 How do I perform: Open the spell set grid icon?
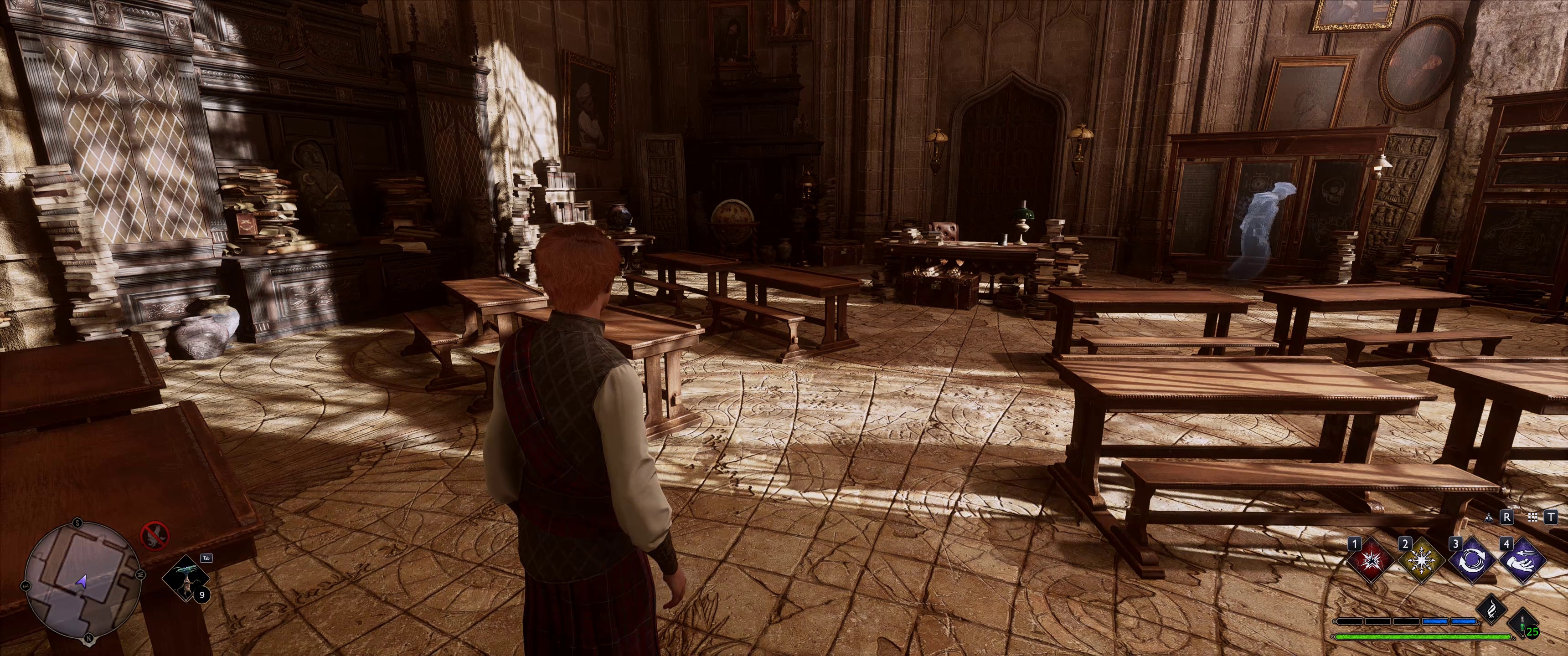point(1533,517)
